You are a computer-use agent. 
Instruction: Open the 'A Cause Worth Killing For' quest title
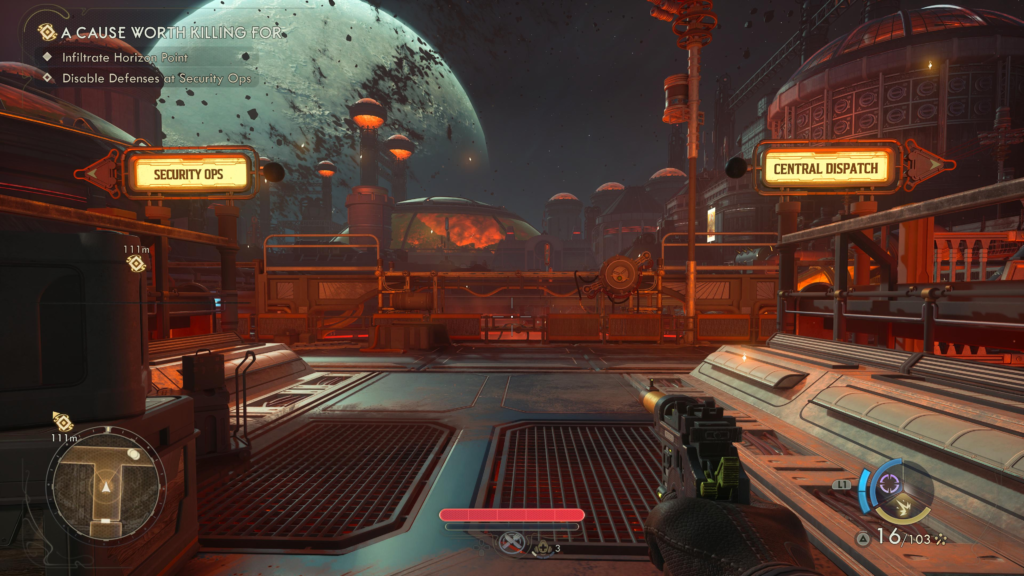(x=170, y=32)
